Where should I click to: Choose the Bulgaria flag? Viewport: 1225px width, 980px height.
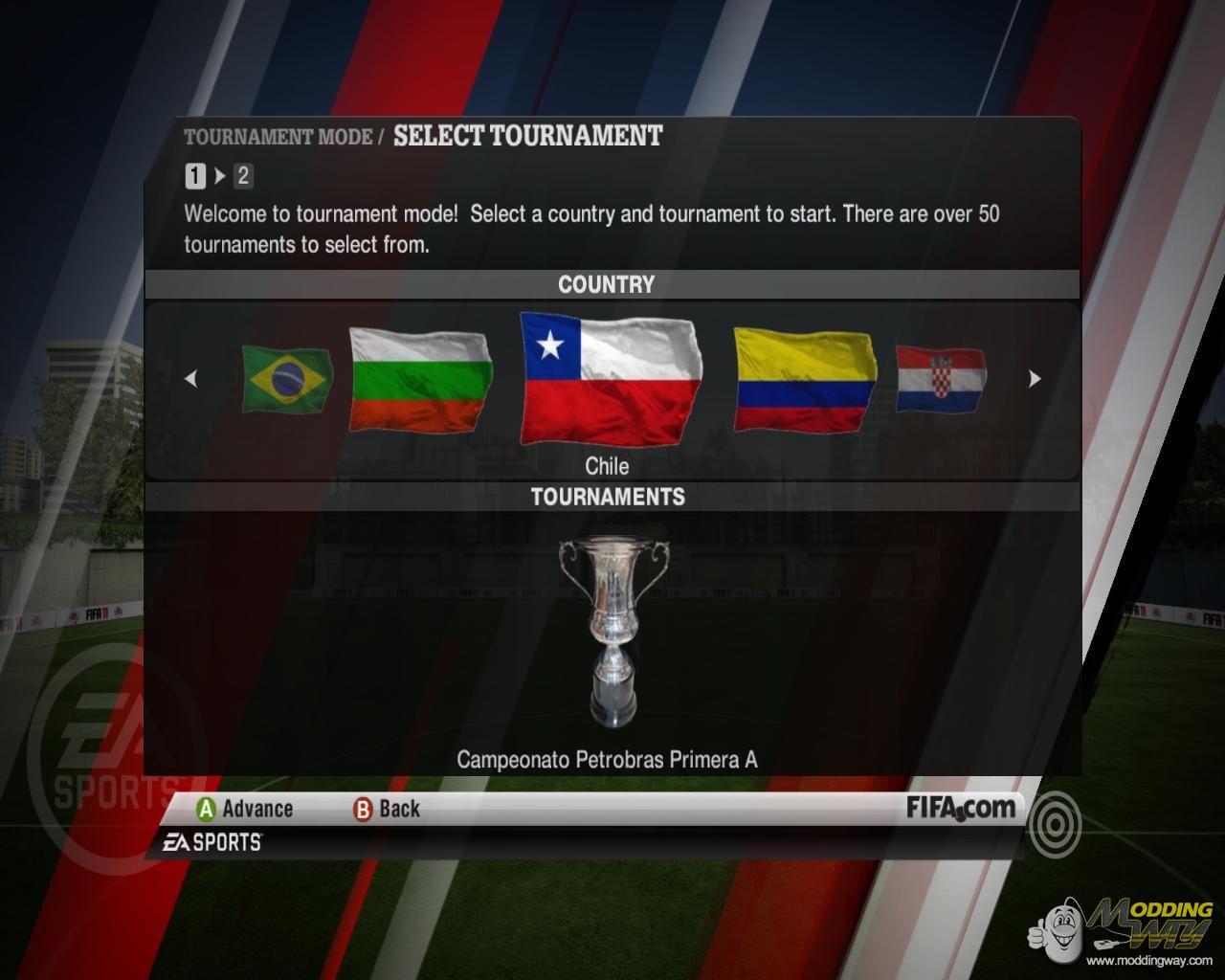[x=420, y=380]
